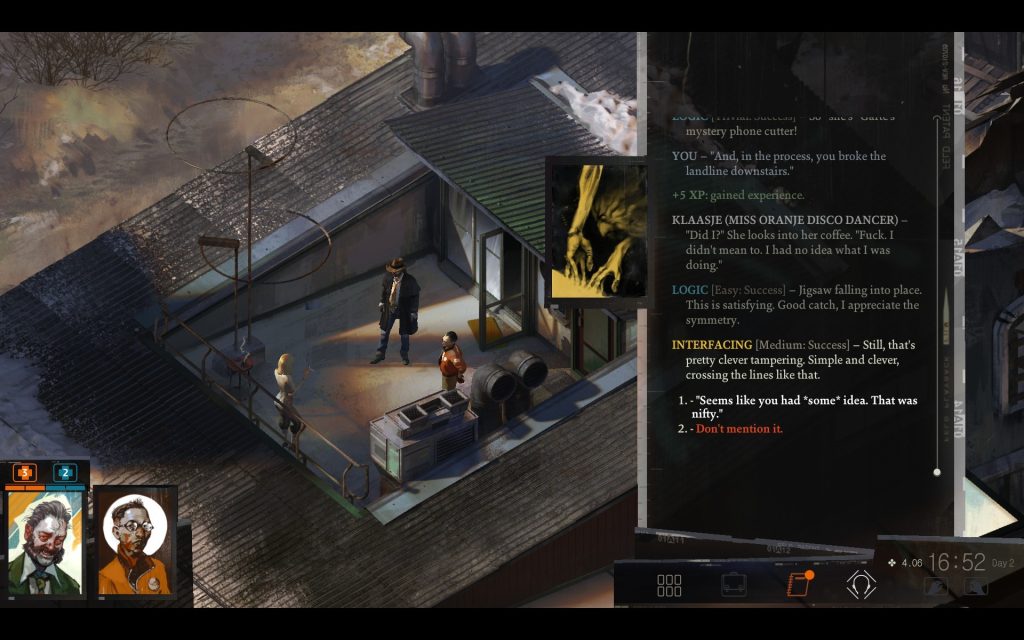Click the Interfacing skill portrait of hands
Viewport: 1024px width, 640px height.
[x=599, y=231]
